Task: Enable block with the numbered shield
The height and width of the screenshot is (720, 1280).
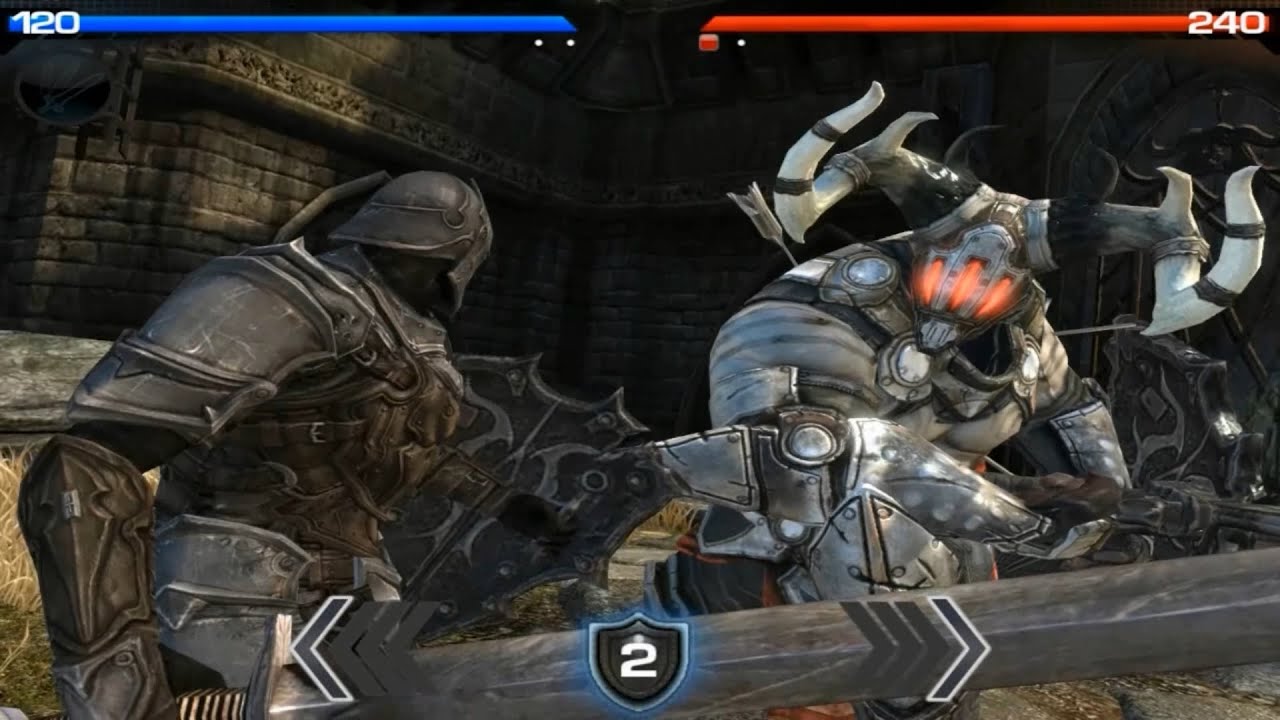Action: click(640, 662)
